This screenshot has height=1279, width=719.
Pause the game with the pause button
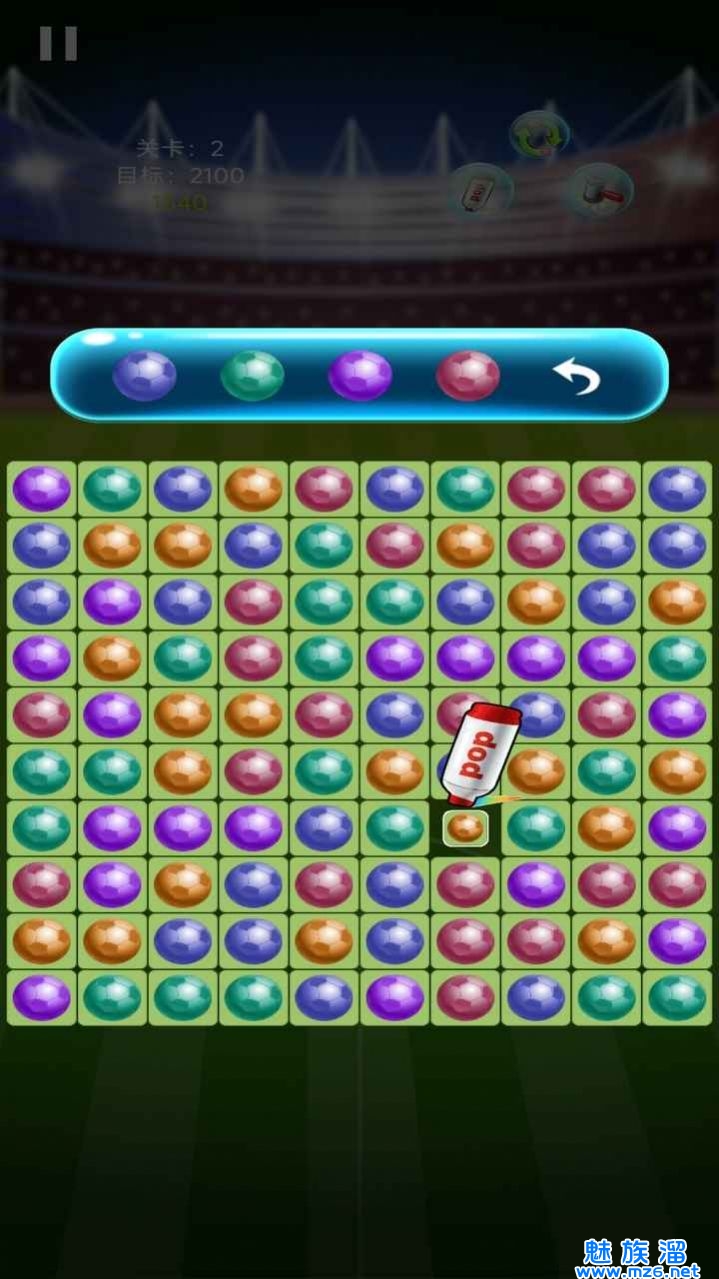pos(58,43)
